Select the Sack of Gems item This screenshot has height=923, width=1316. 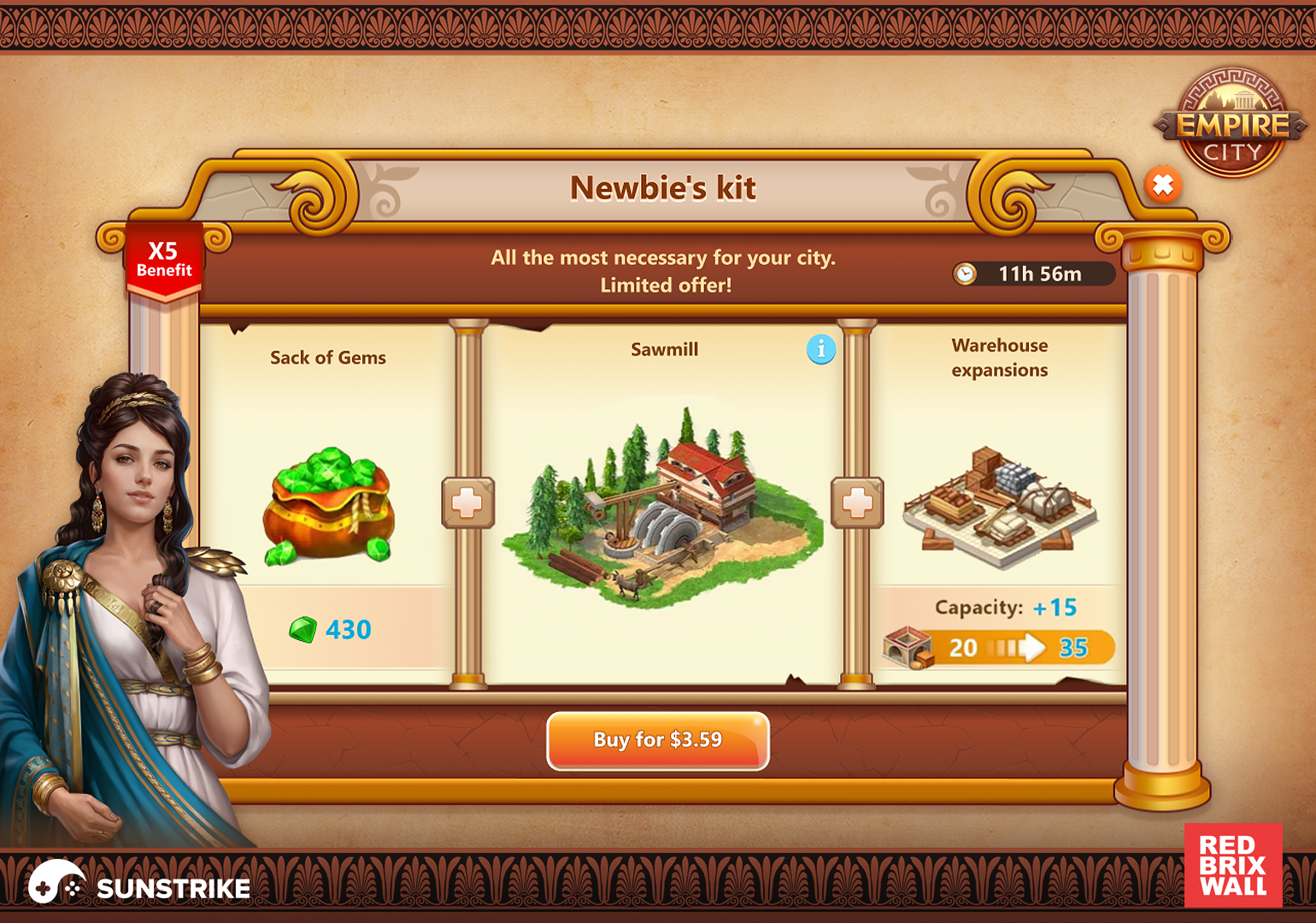(x=328, y=506)
